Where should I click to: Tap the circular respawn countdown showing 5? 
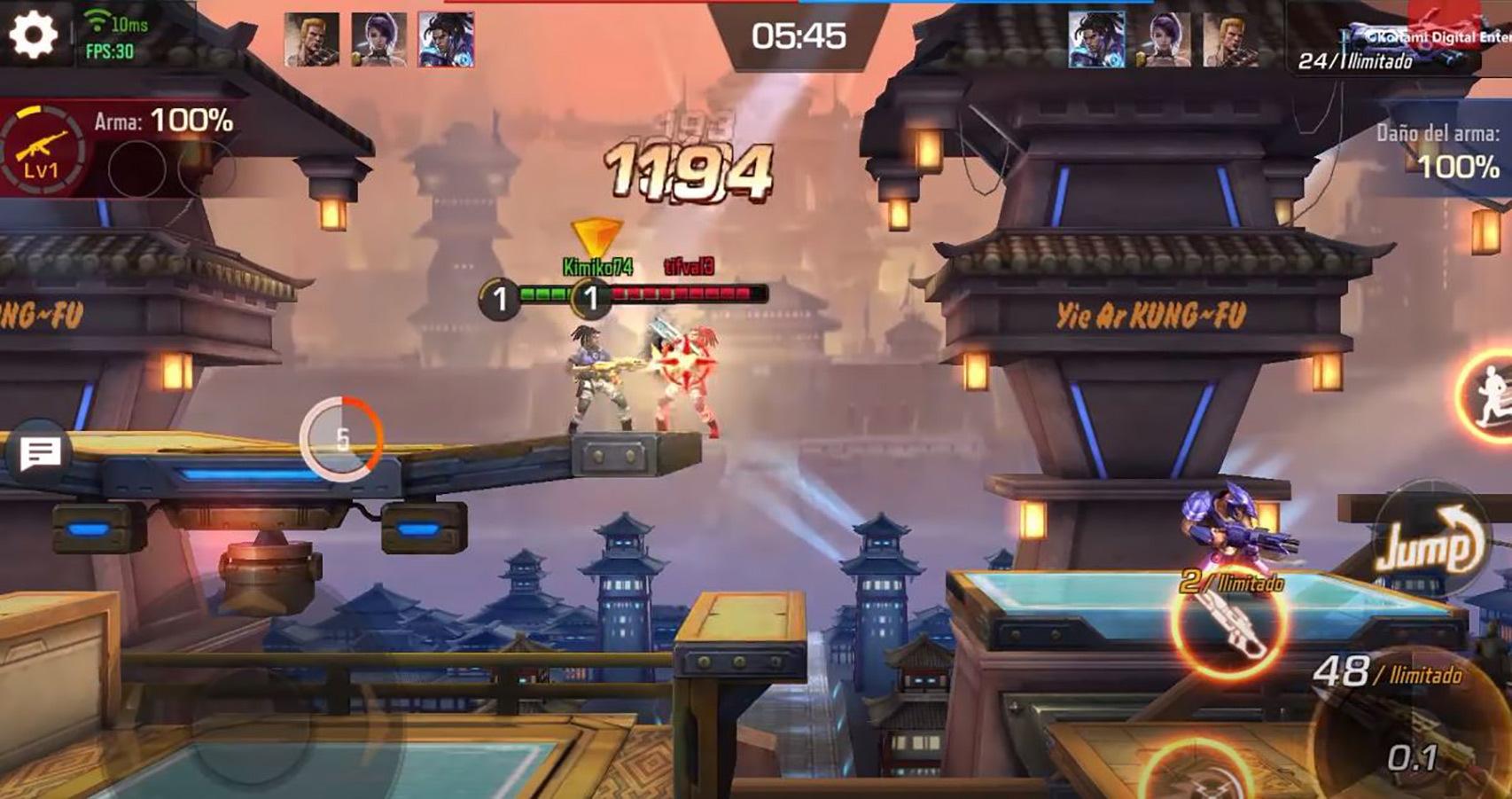(341, 435)
